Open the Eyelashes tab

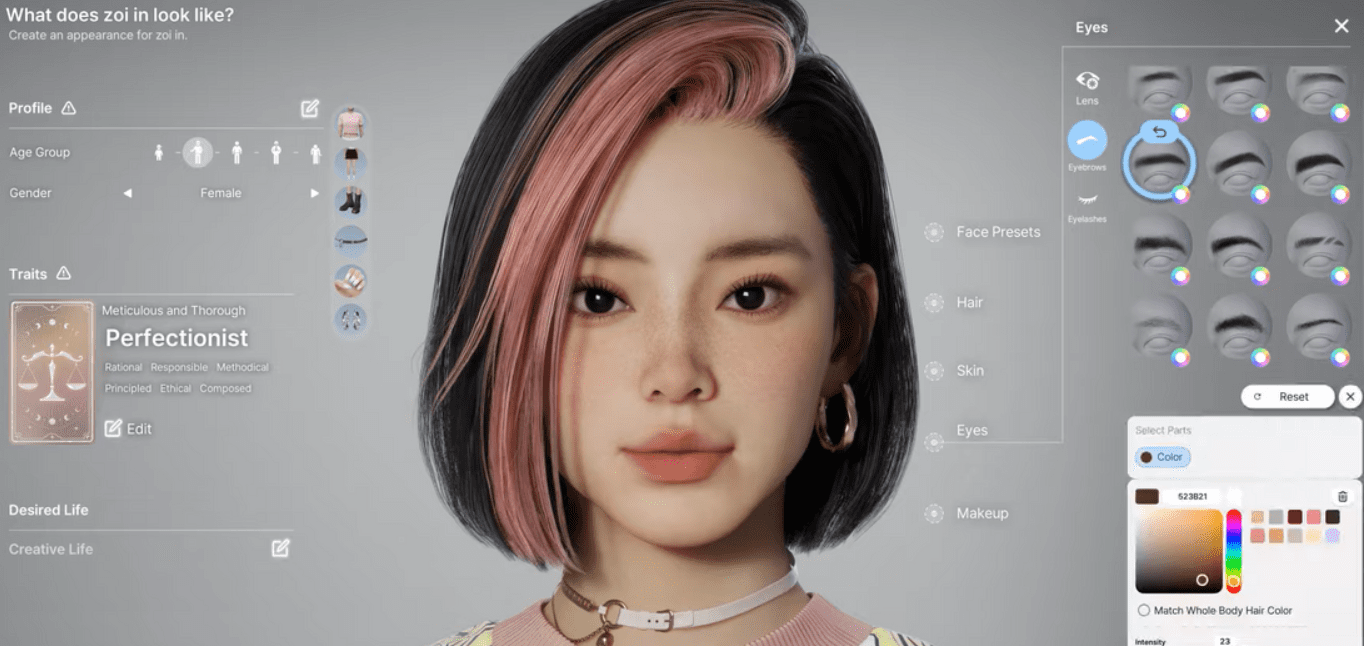pos(1087,205)
